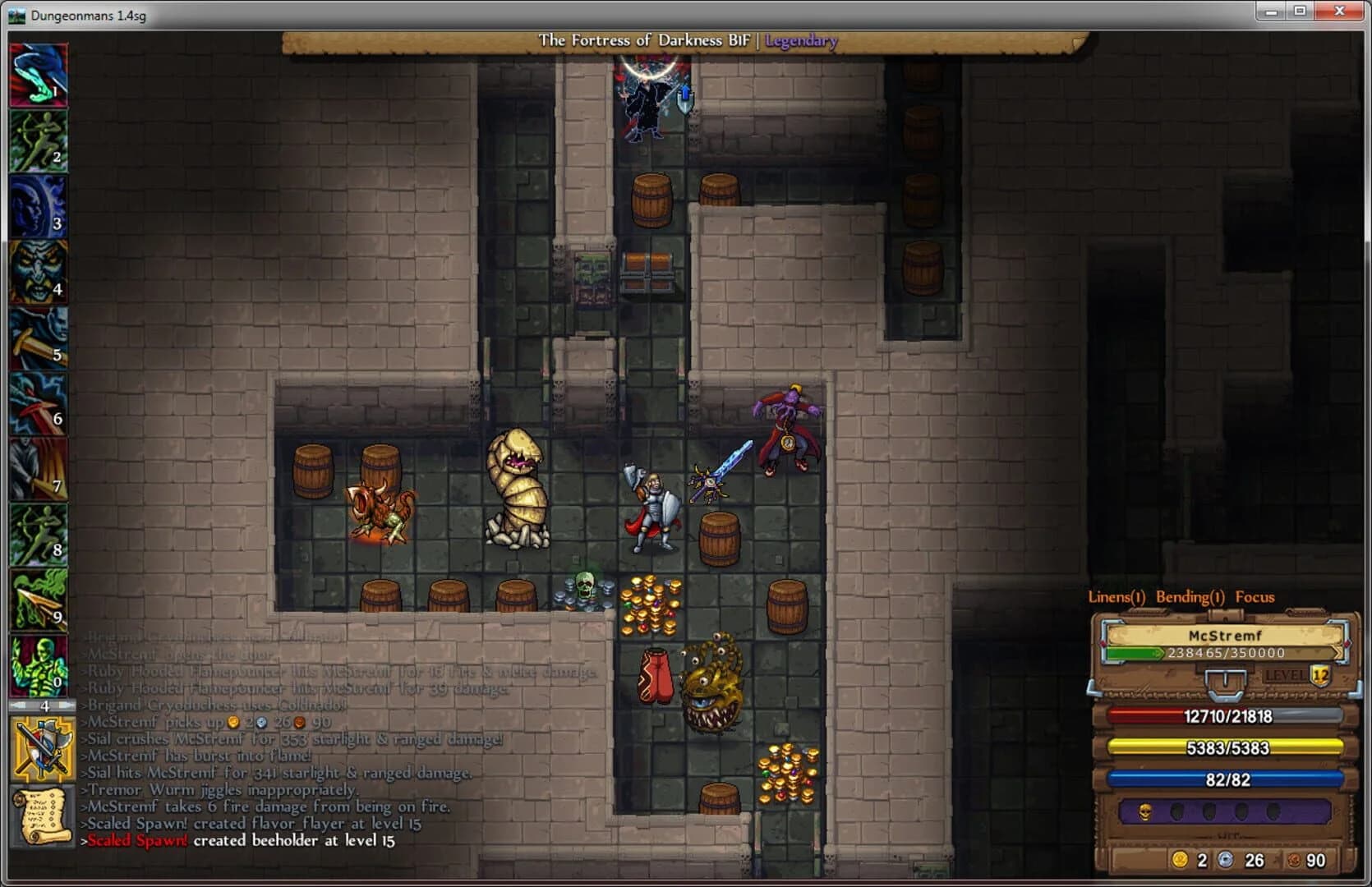Click the Legendary label in the dungeon title
This screenshot has width=1372, height=887.
pos(801,41)
